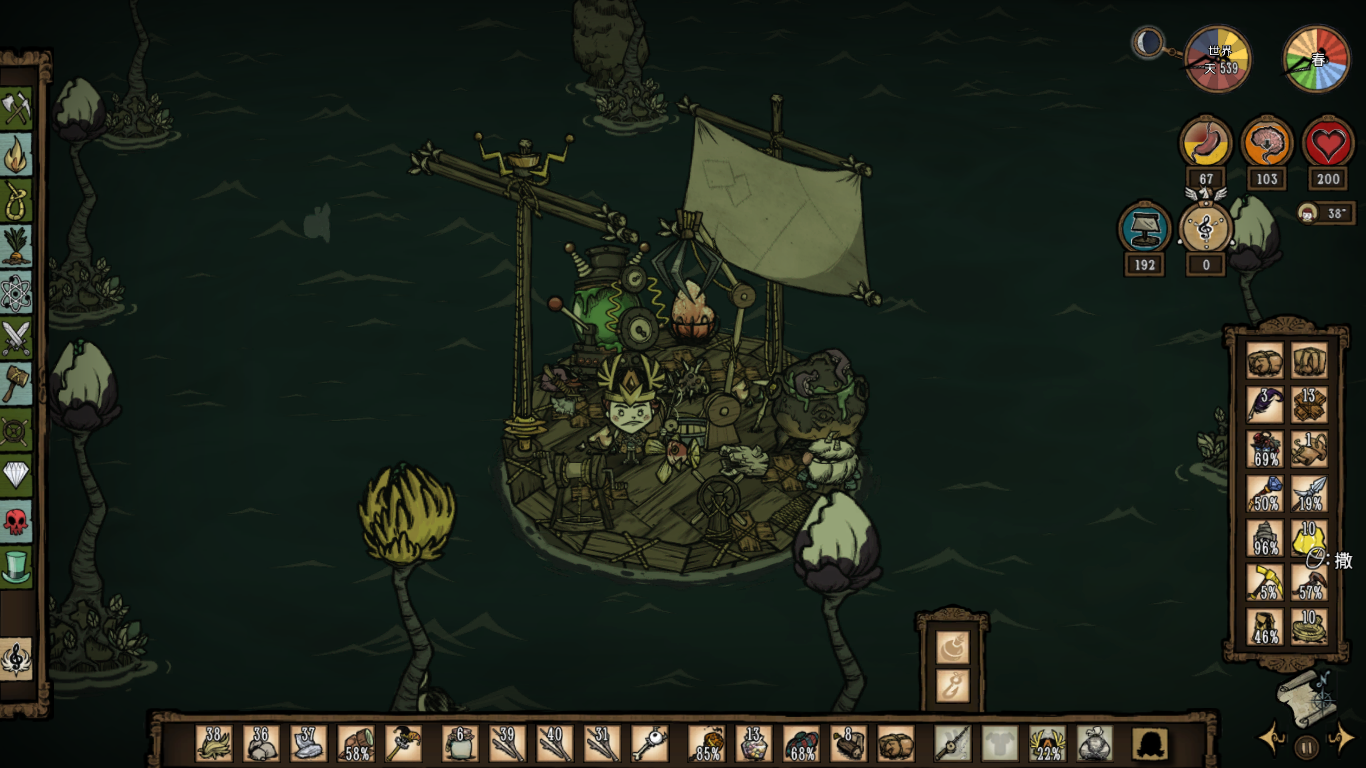
Task: Select the Refine diamond crafting tab
Action: pyautogui.click(x=17, y=475)
